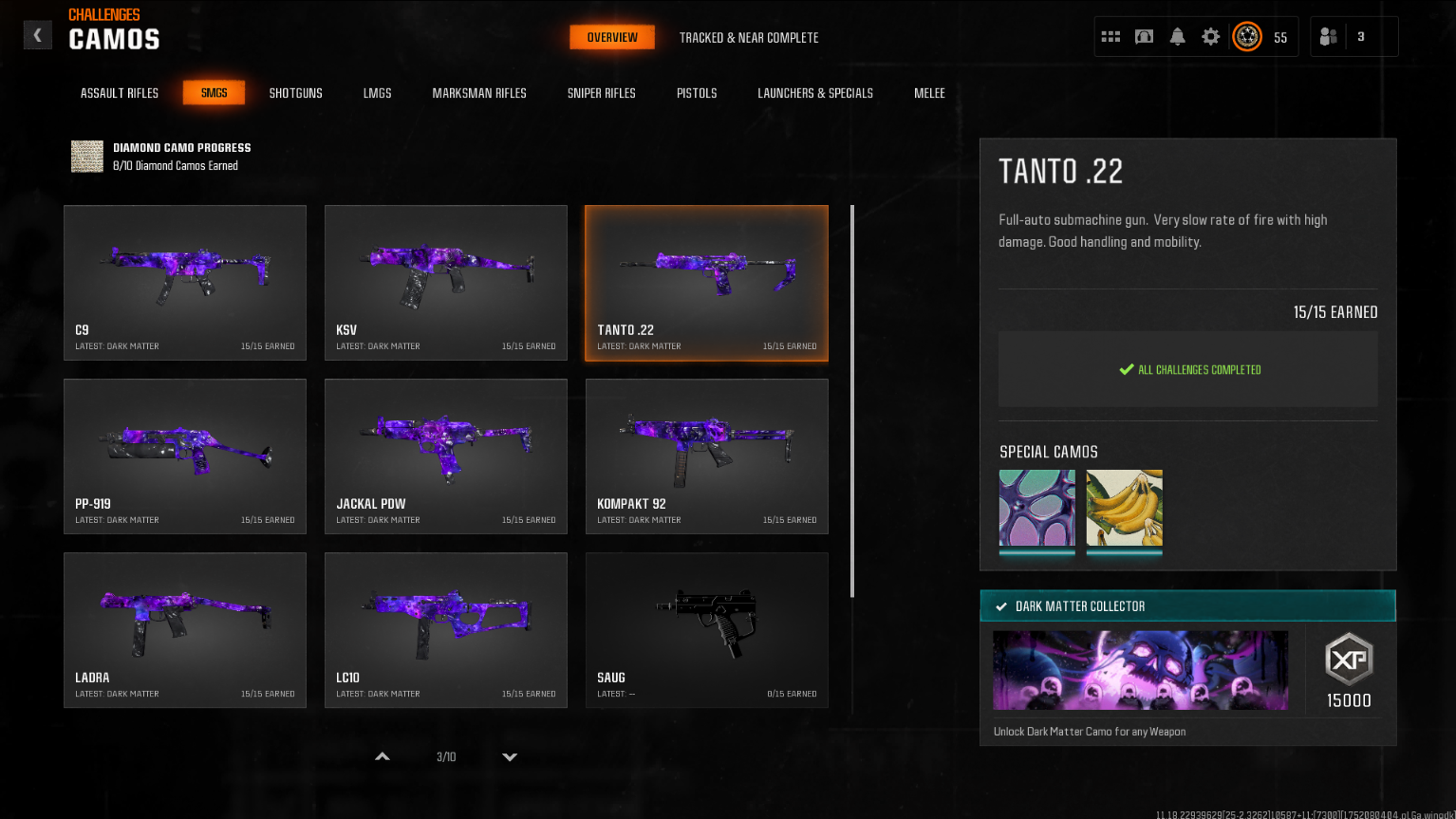The image size is (1456, 819).
Task: Go to next page with the down chevron
Action: point(510,756)
